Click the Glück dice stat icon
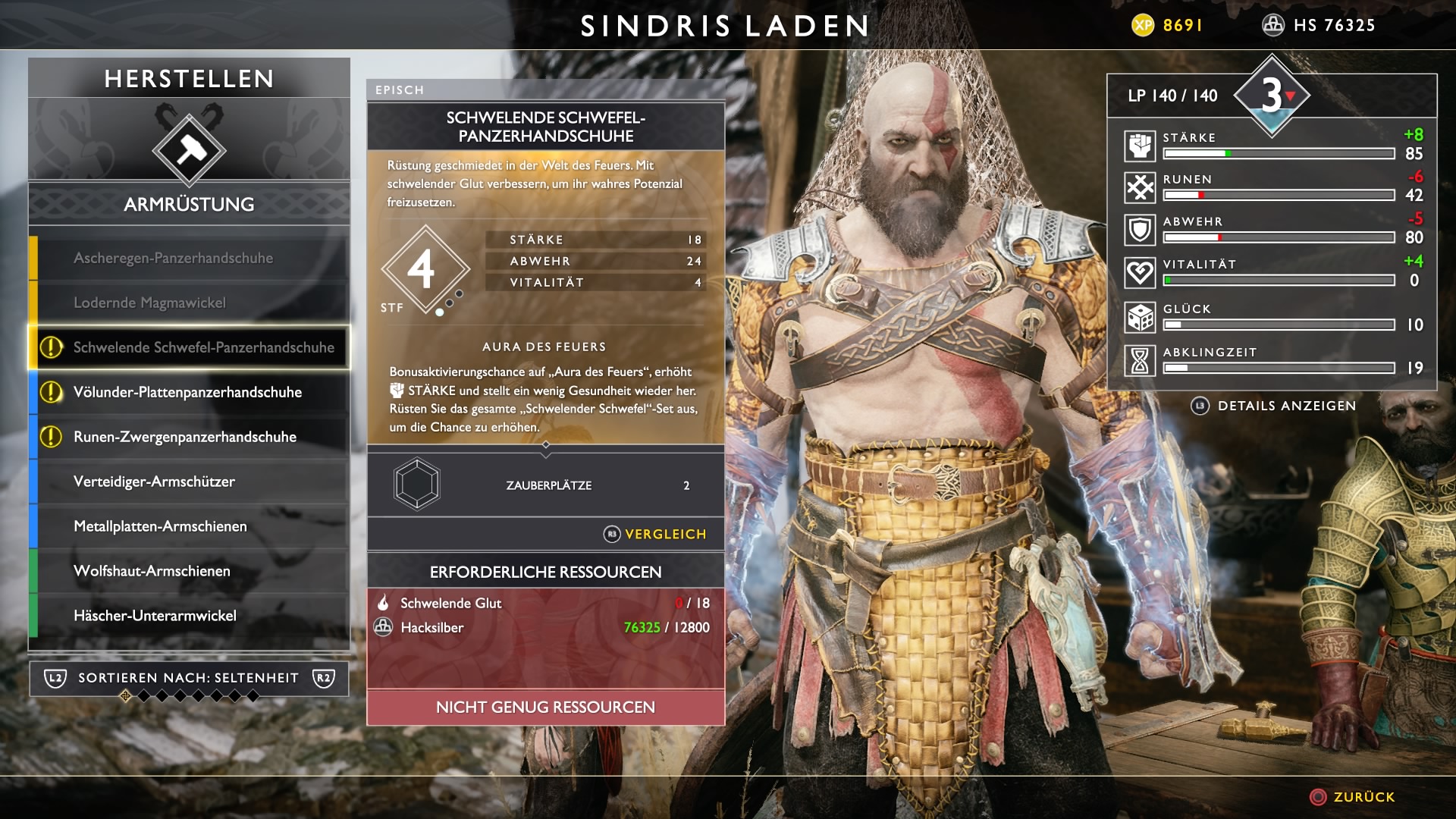This screenshot has width=1456, height=819. point(1140,318)
